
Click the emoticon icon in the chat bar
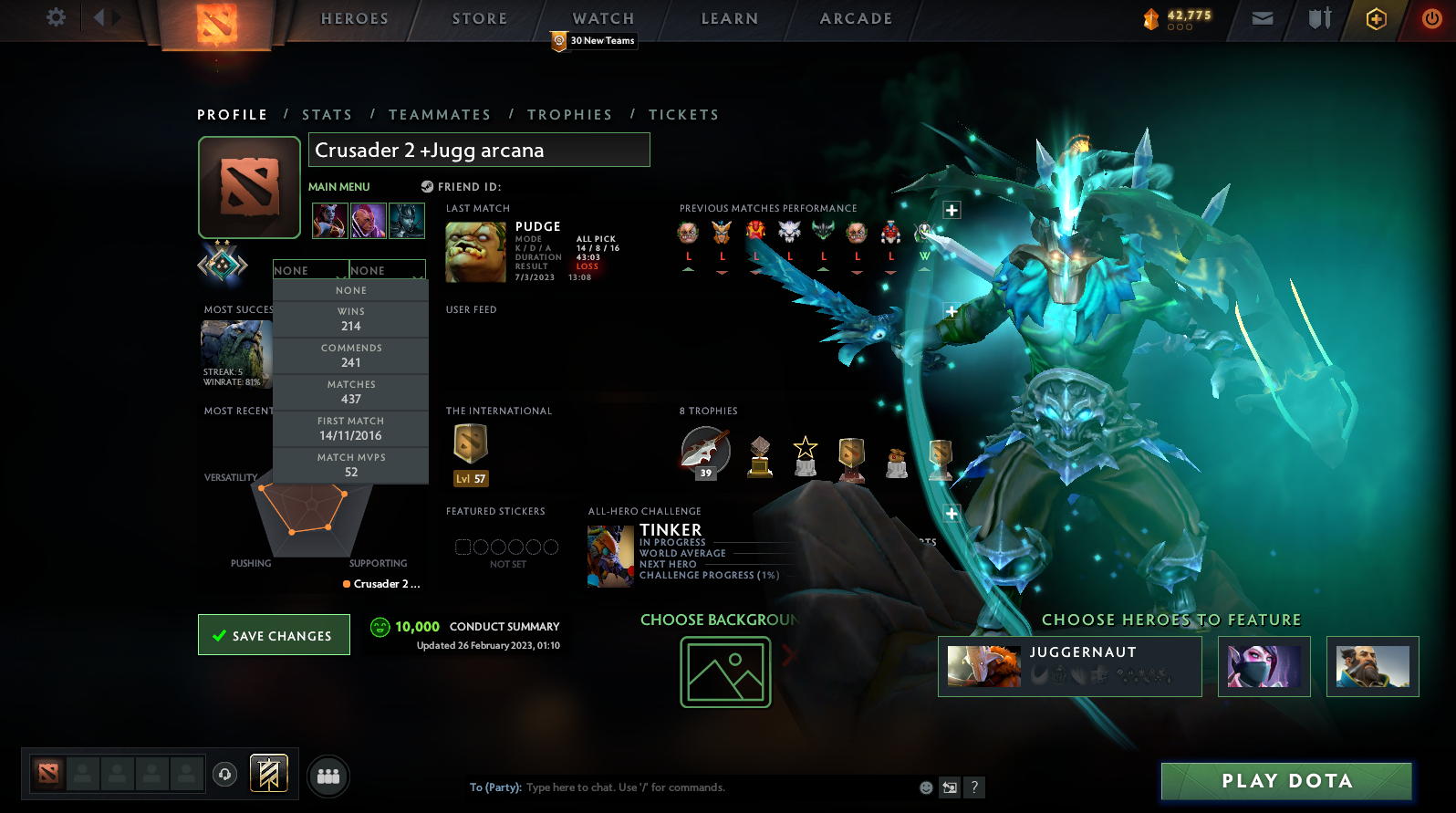click(x=926, y=787)
